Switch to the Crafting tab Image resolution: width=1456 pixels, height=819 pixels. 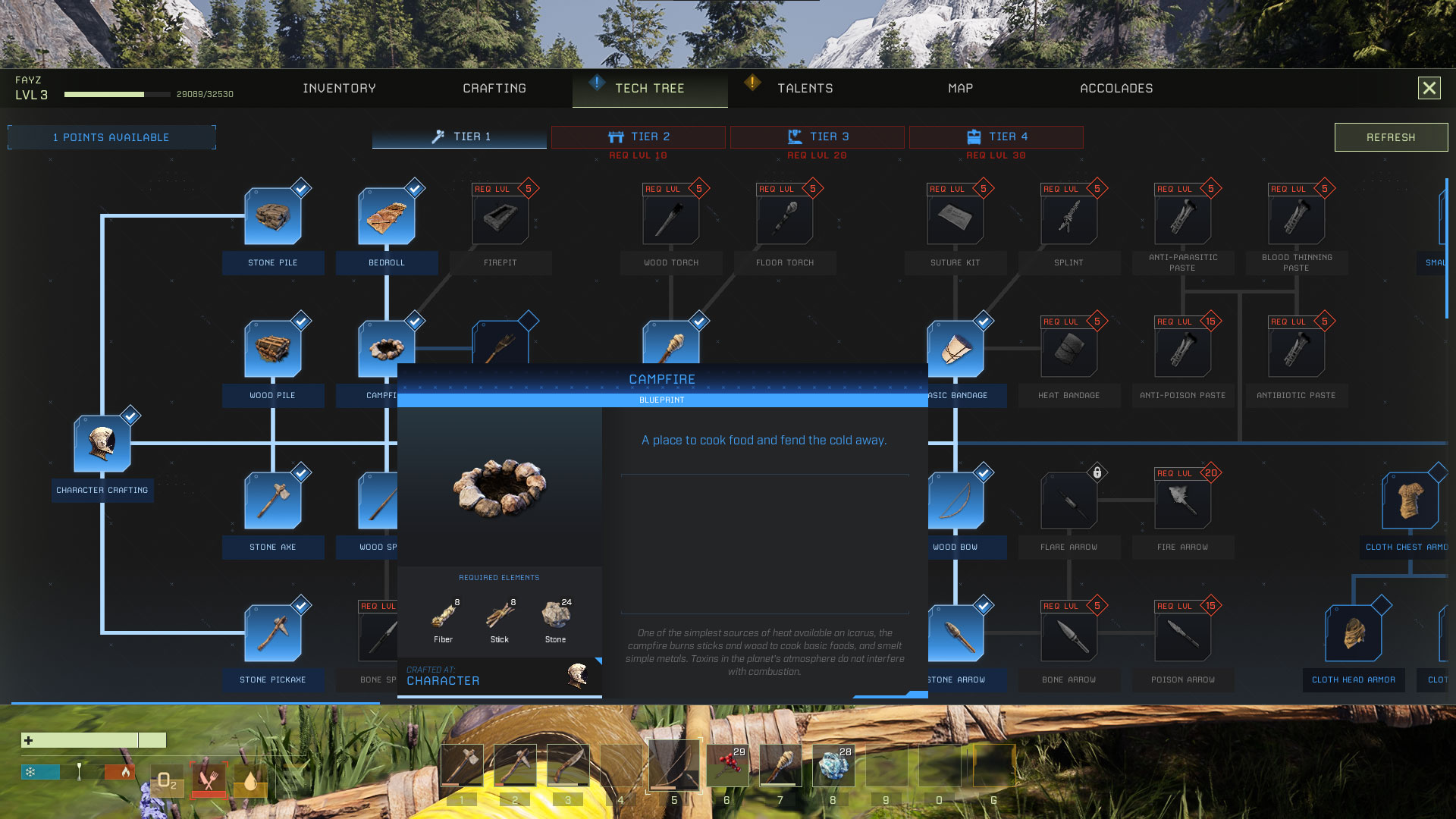[x=494, y=89]
